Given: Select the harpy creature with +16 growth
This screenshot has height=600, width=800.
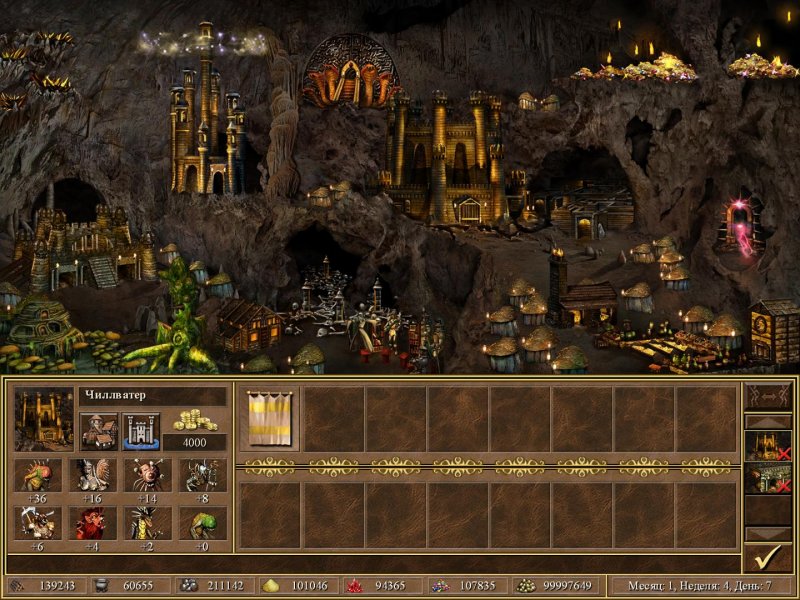Looking at the screenshot, I should coord(92,476).
